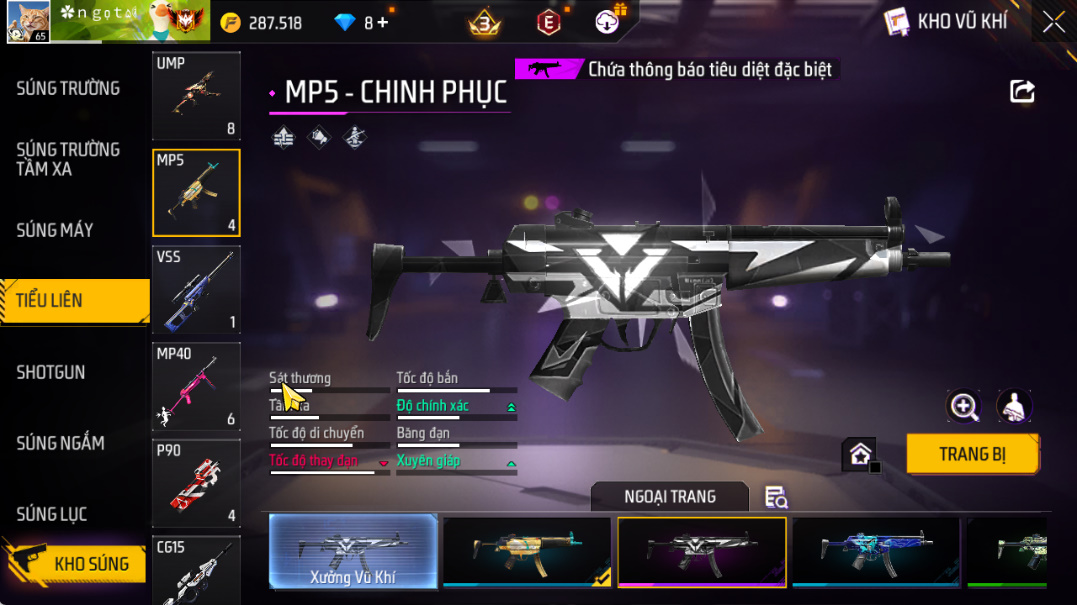The width and height of the screenshot is (1077, 605).
Task: Select the UMP weapon tile
Action: click(196, 95)
